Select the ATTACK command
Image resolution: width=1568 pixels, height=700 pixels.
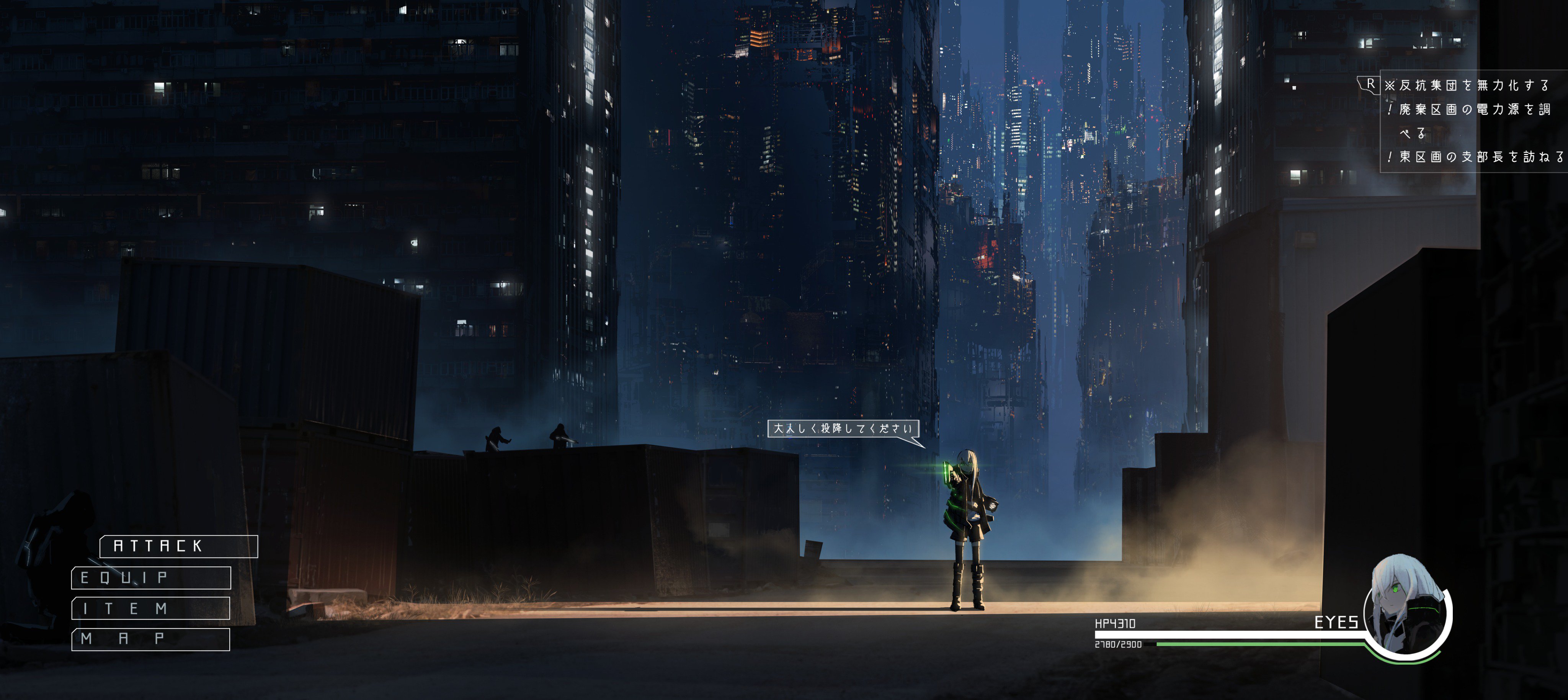178,546
